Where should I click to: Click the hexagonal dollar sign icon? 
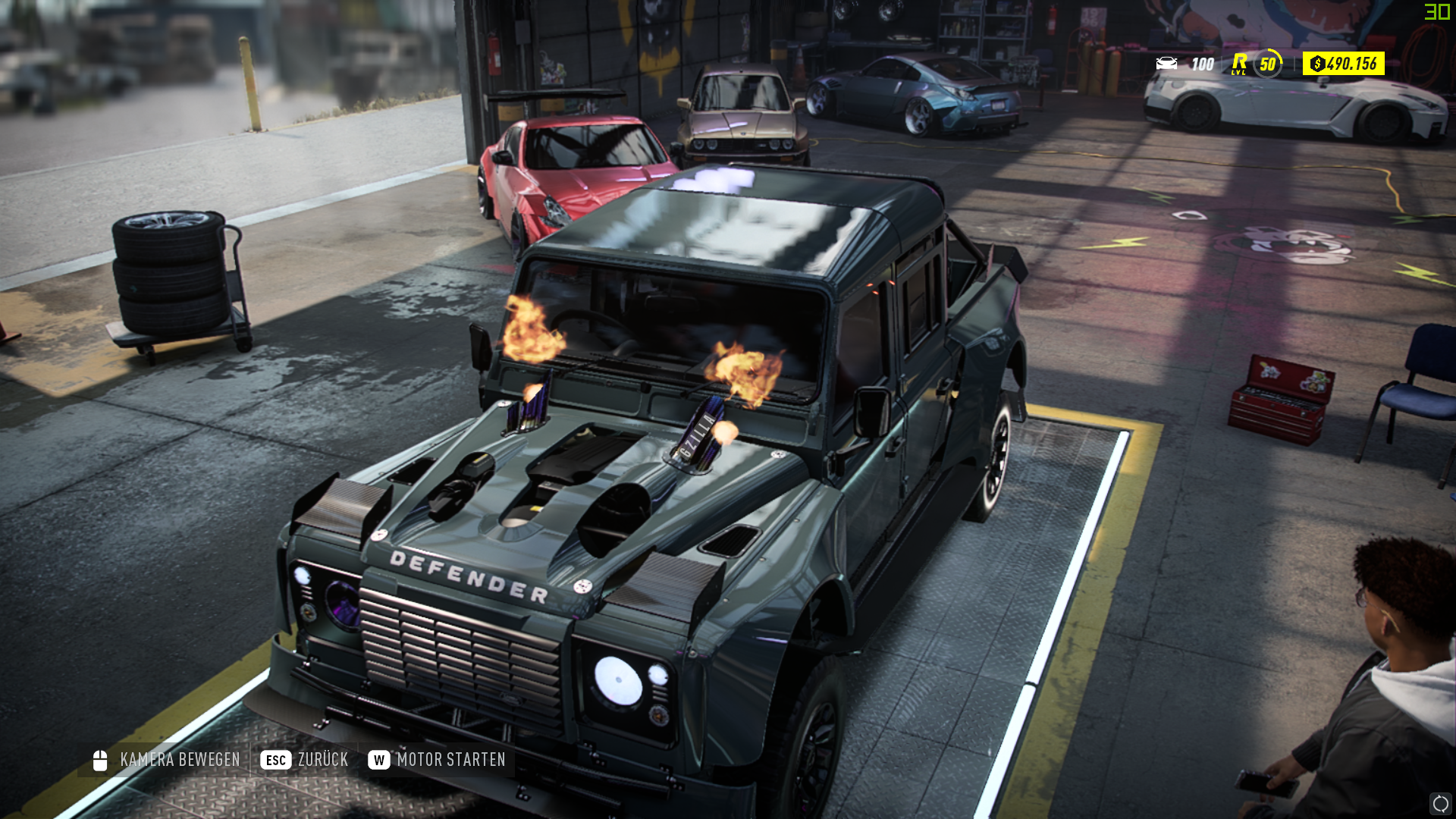click(1319, 64)
